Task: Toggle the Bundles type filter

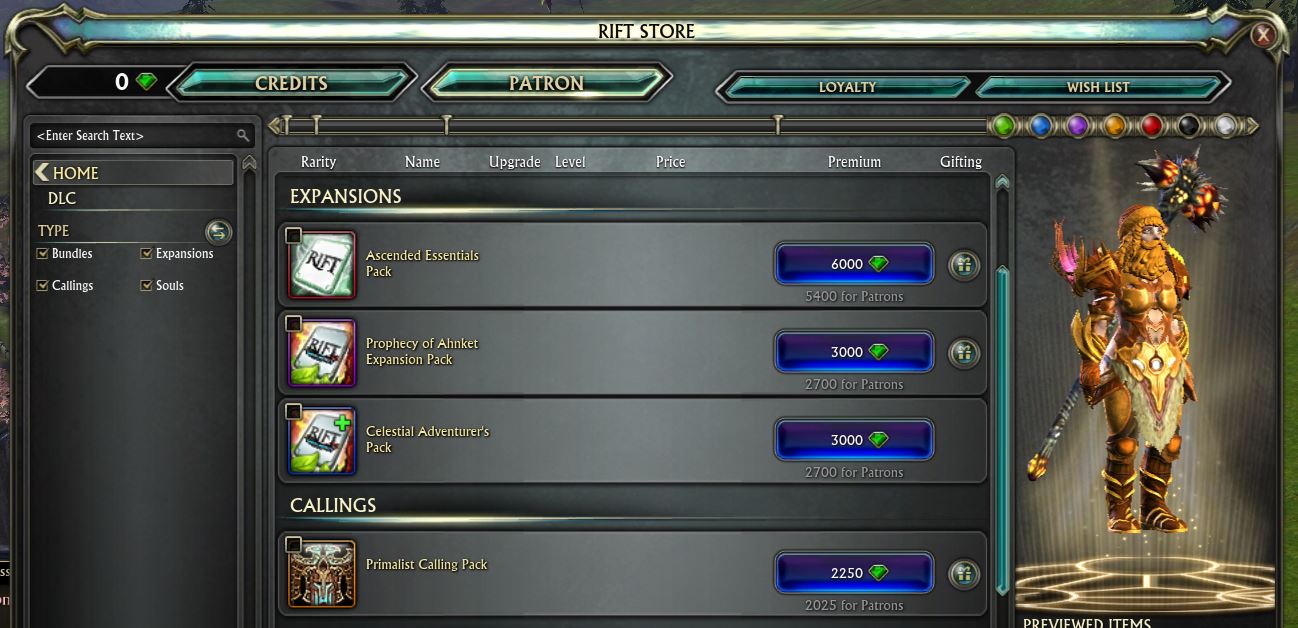Action: tap(42, 254)
